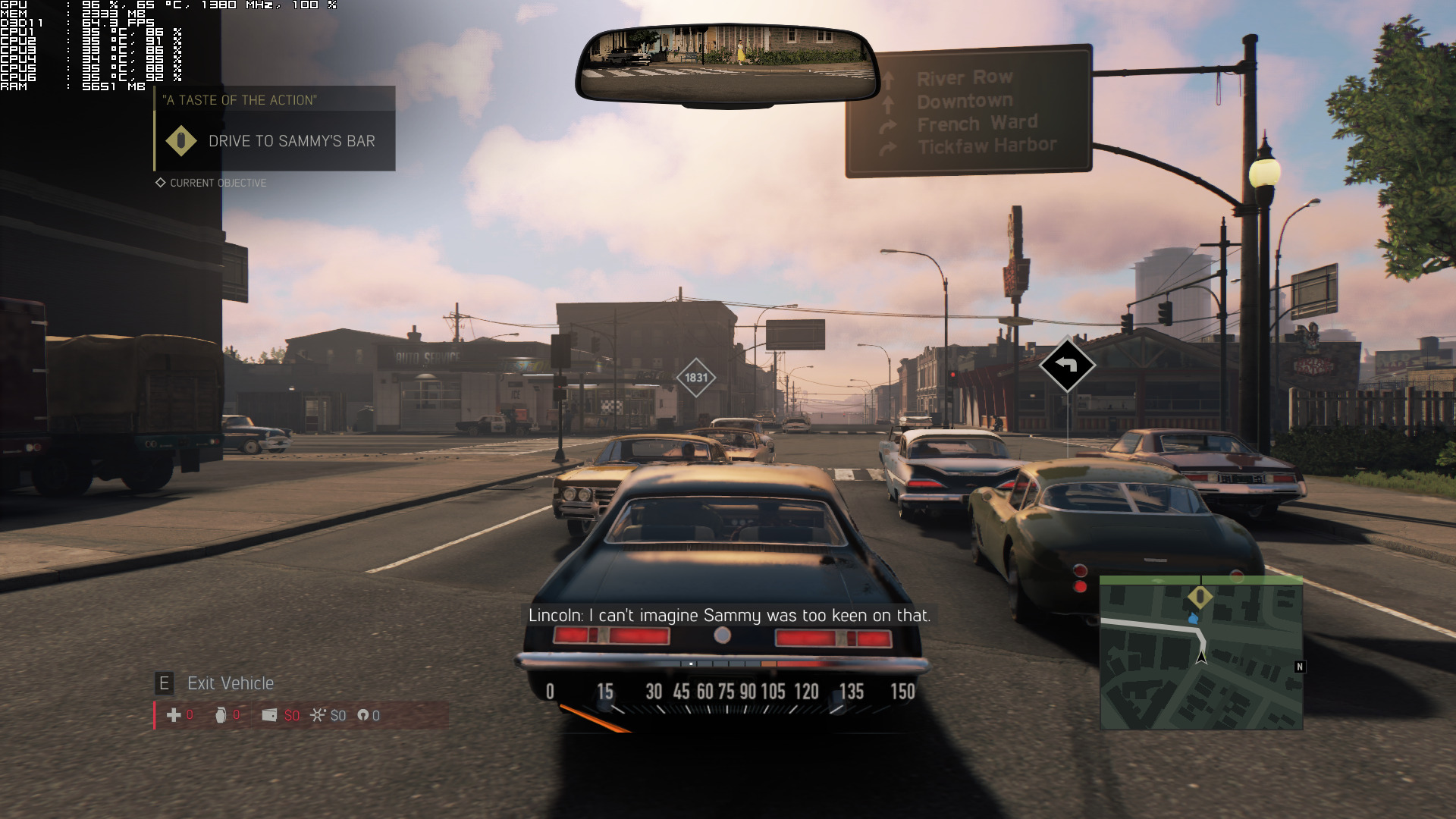Select the Drive to Sammy's Bar objective
Image resolution: width=1456 pixels, height=819 pixels.
(x=291, y=141)
